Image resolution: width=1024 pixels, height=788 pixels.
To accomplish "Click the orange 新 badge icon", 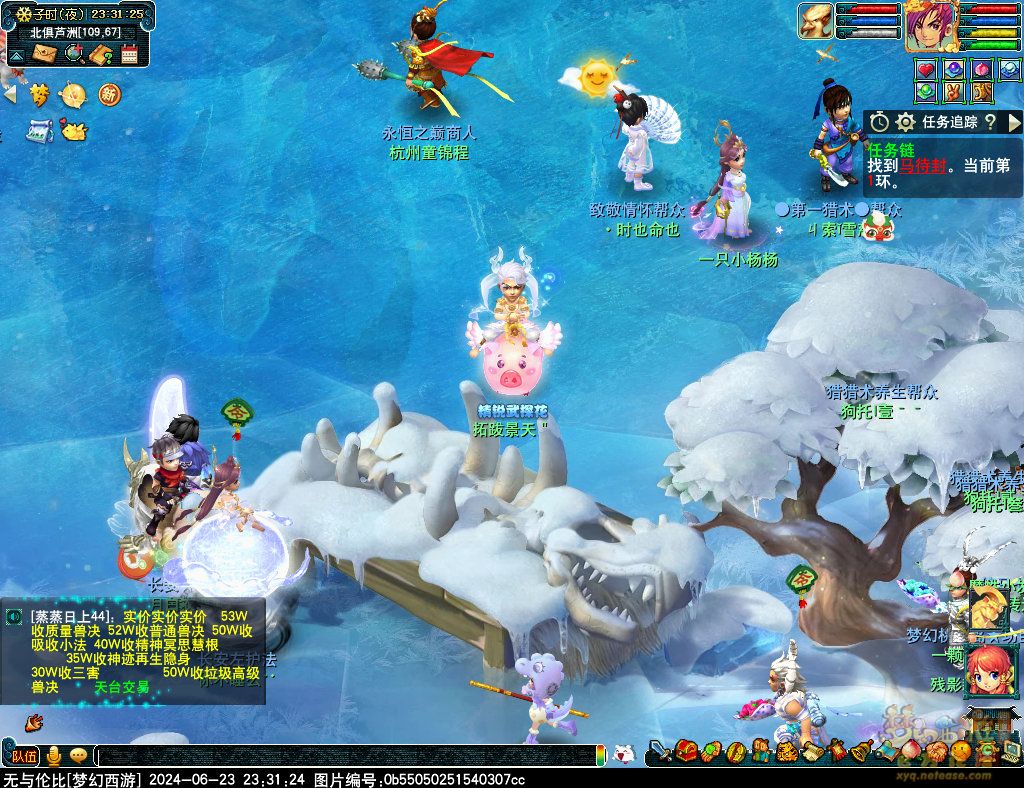I will 108,95.
